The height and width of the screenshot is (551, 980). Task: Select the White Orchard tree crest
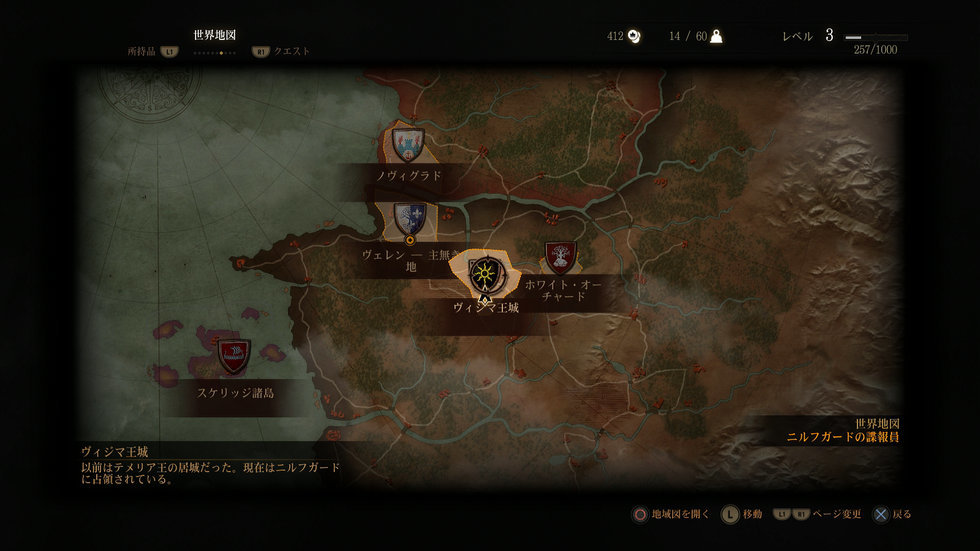pos(560,257)
